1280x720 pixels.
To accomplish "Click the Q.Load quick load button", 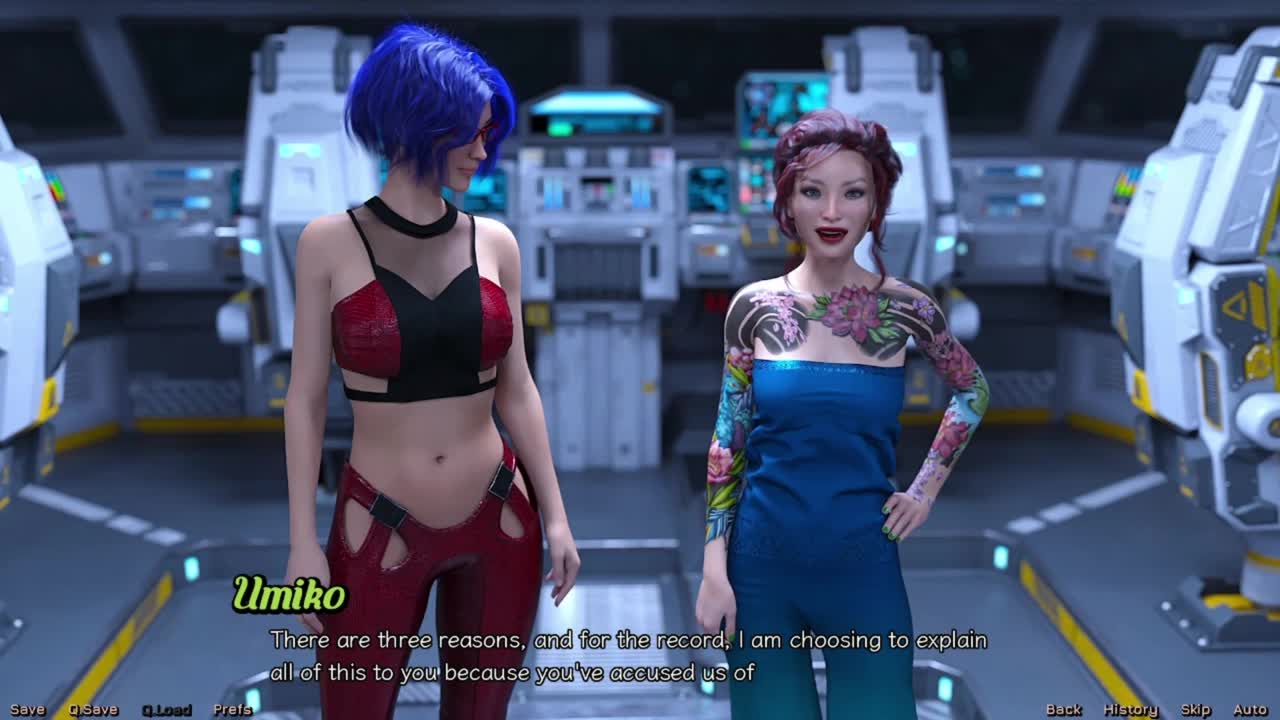I will click(x=166, y=710).
